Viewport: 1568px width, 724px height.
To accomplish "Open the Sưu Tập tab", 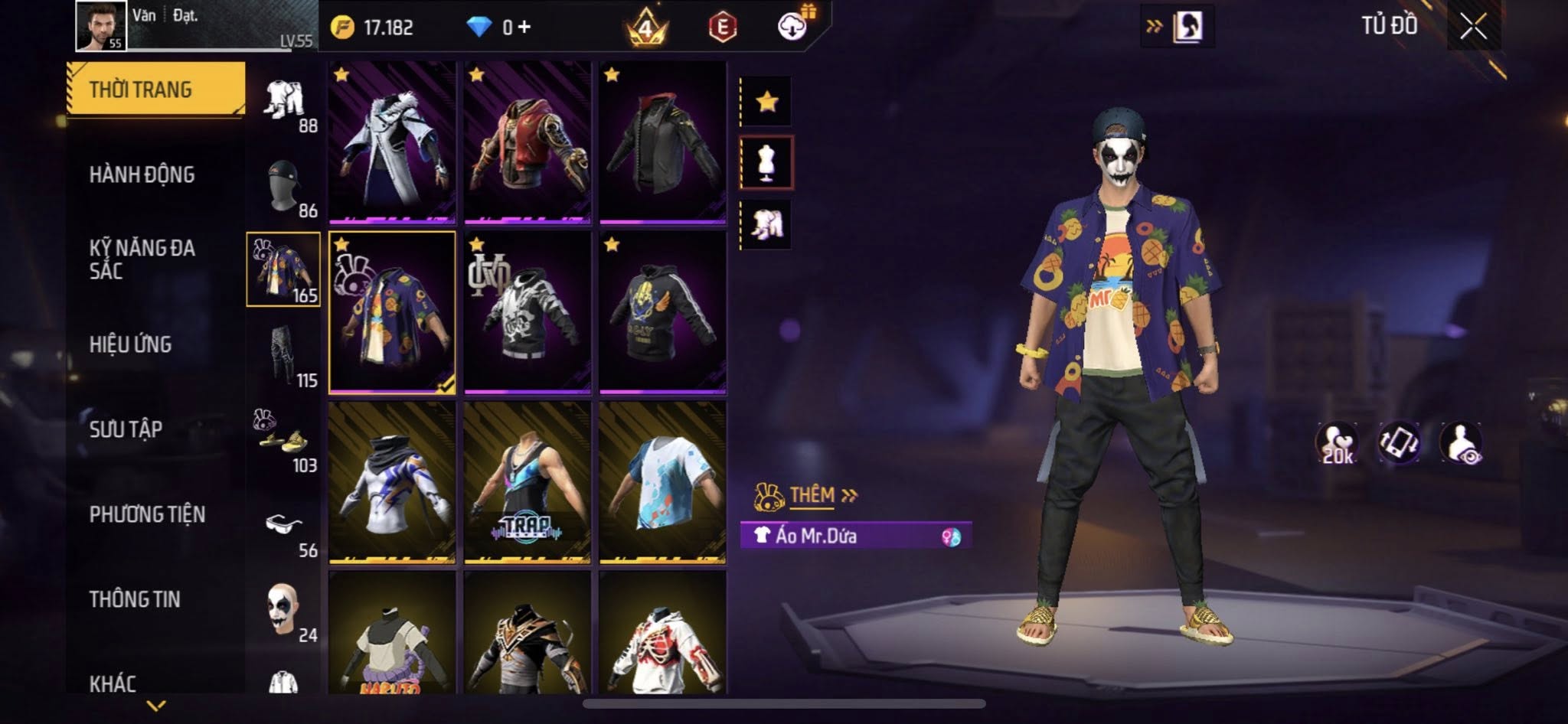I will [x=126, y=429].
